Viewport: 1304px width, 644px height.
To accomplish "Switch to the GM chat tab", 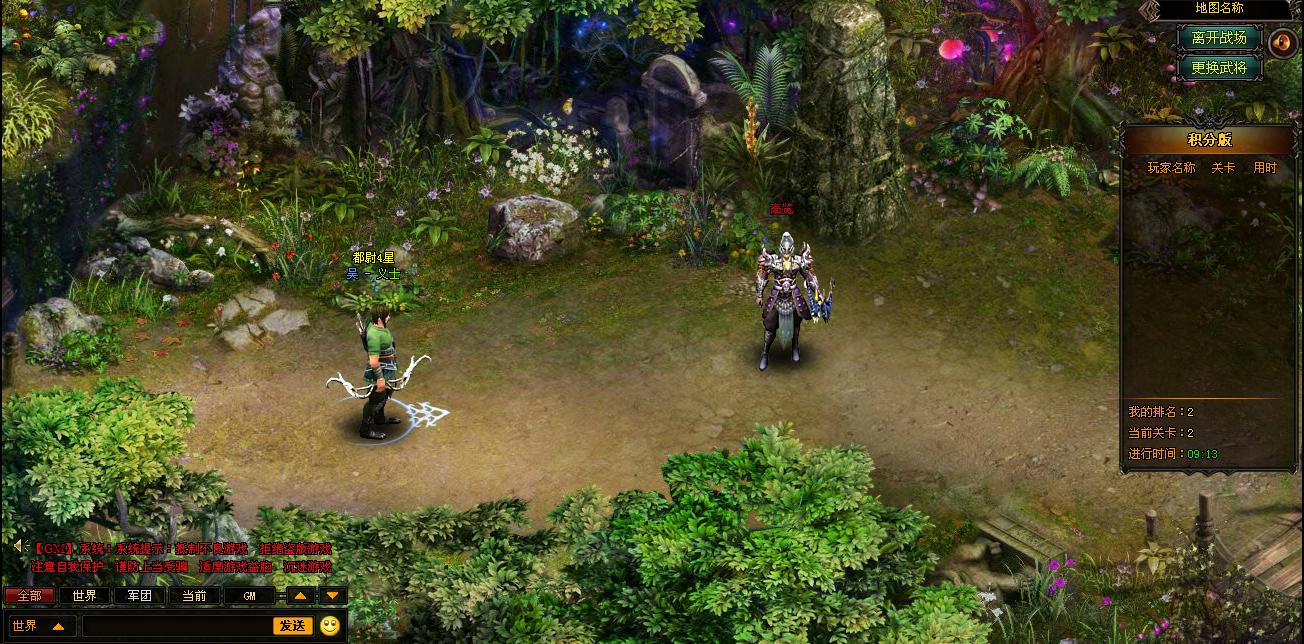I will (x=249, y=596).
